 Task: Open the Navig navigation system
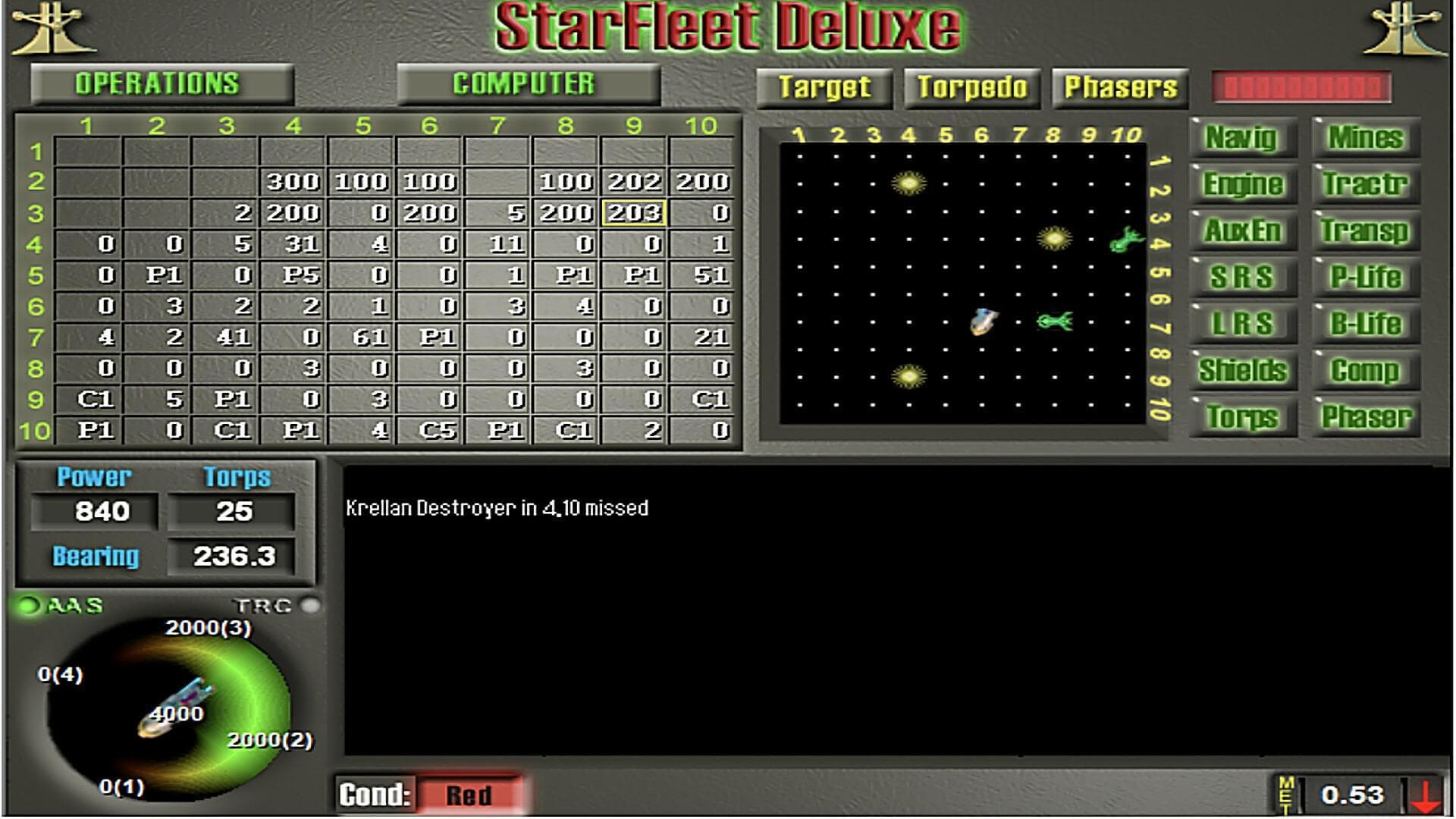point(1242,138)
